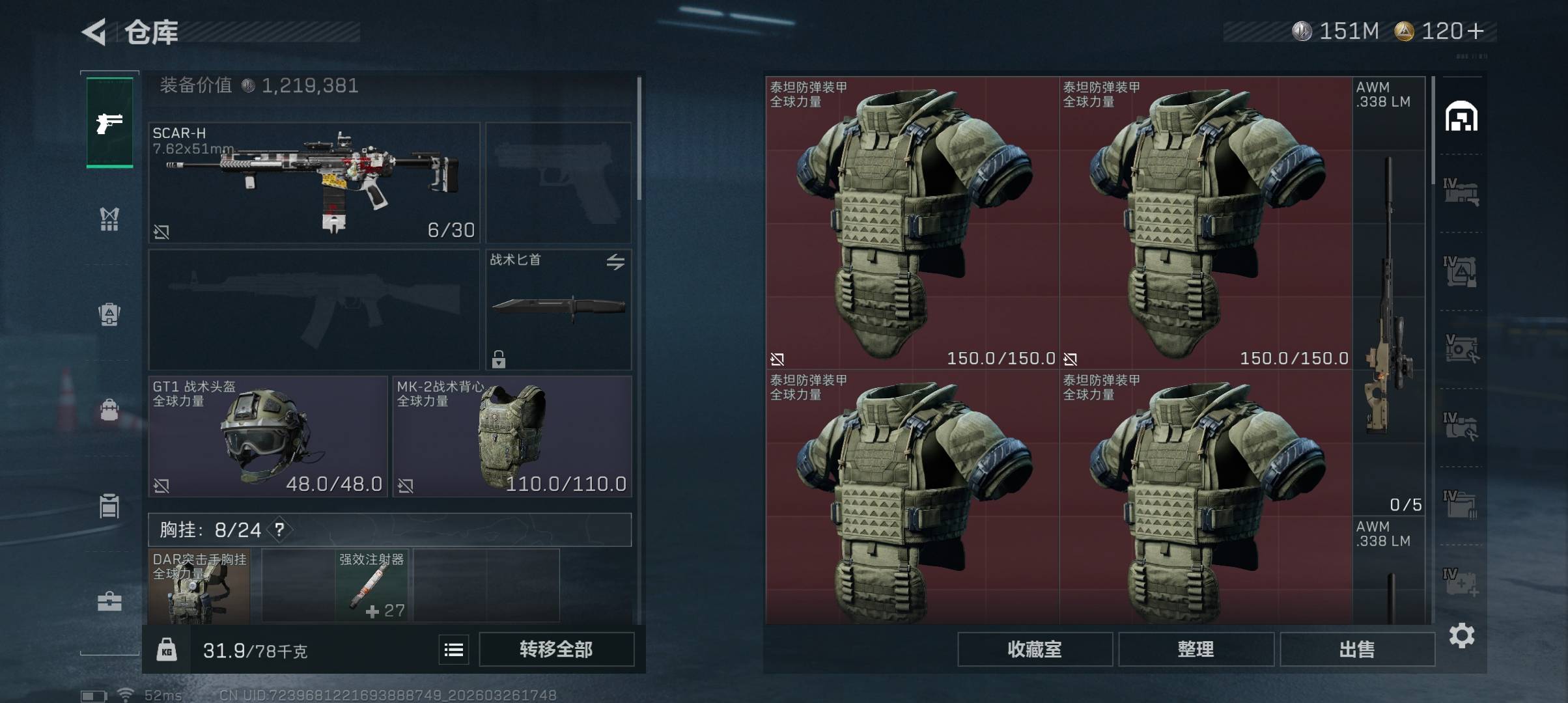Select the GT1 战术头盔 helmet slot
Viewport: 1568px width, 703px height.
coord(268,436)
